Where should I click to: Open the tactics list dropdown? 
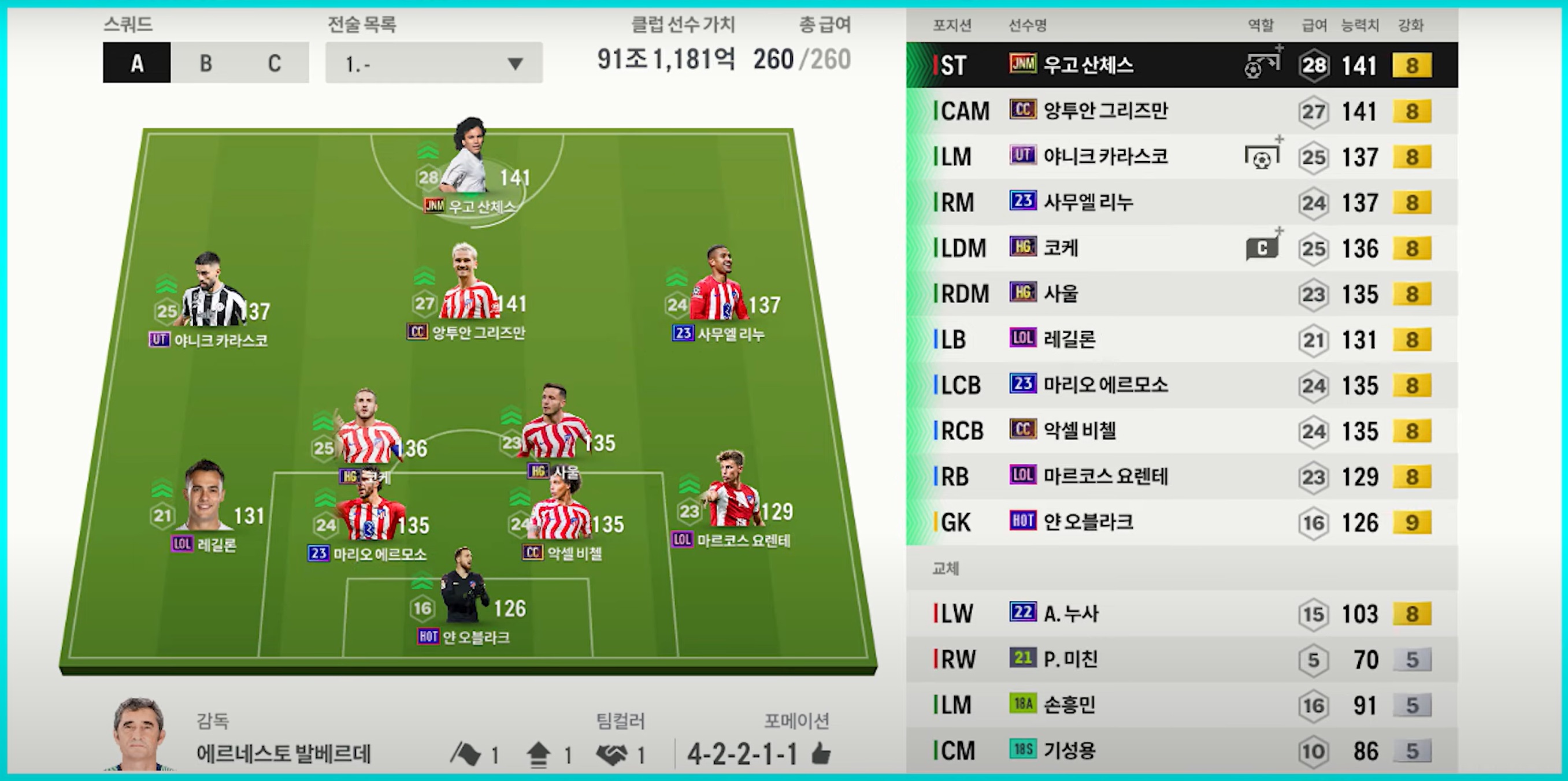(433, 62)
